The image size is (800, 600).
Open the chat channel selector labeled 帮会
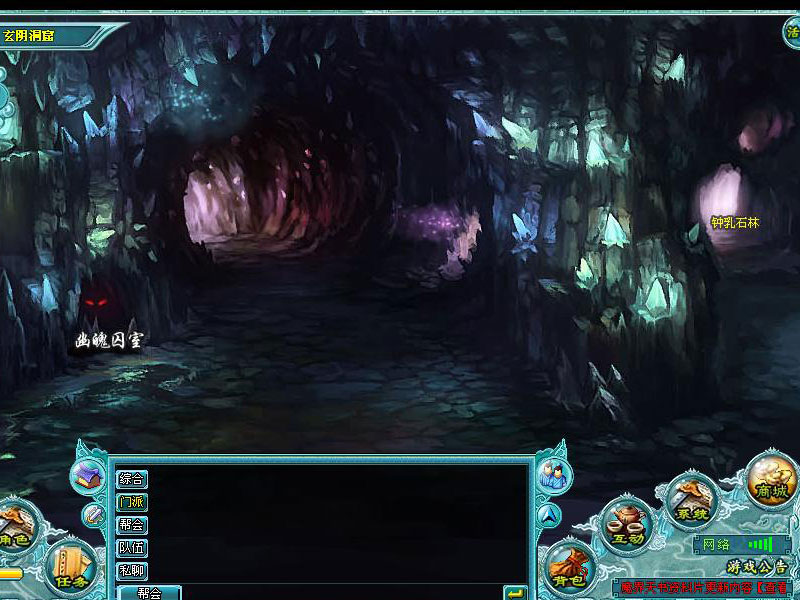click(149, 592)
